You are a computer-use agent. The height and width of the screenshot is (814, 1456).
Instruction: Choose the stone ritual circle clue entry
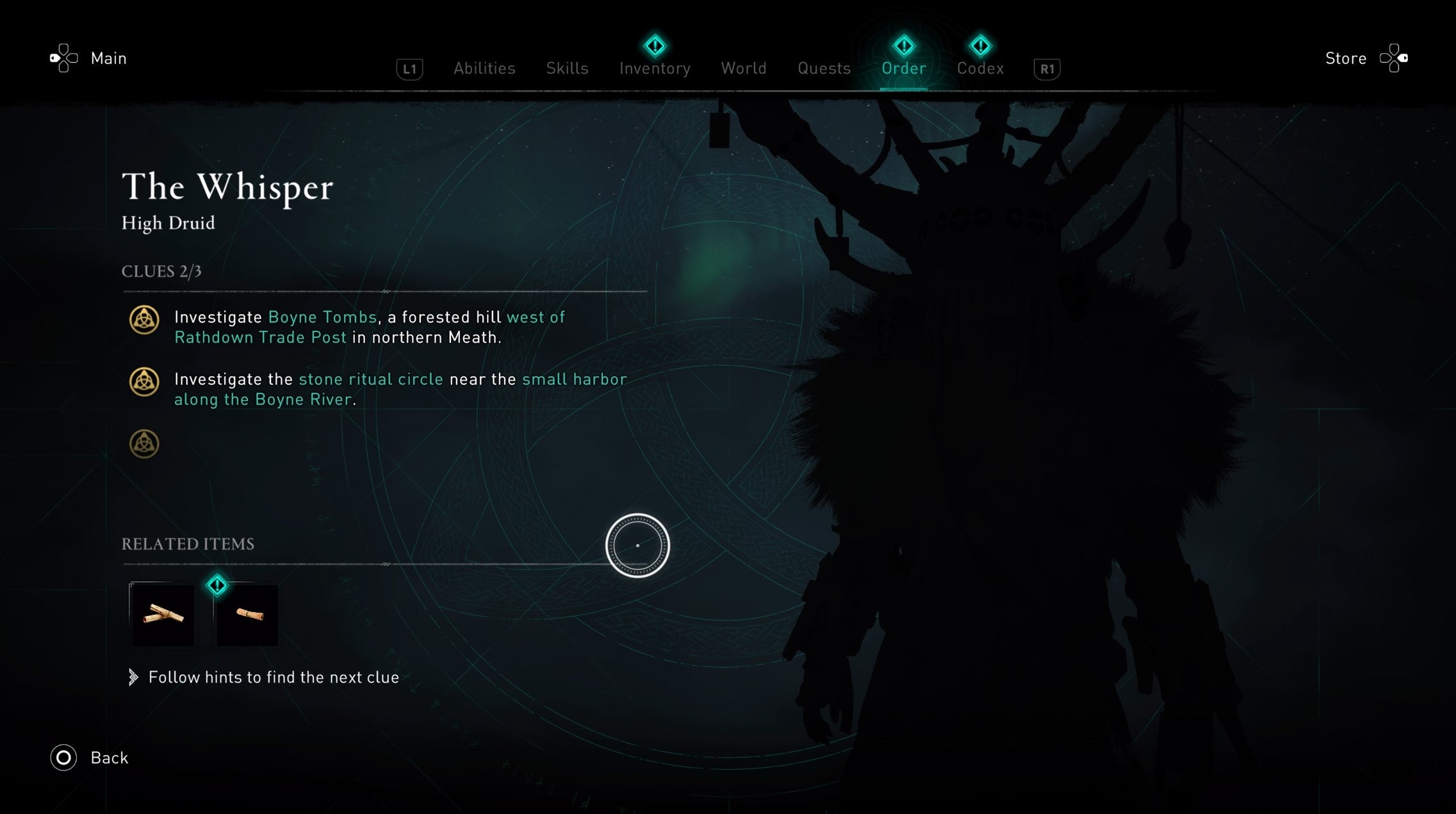(400, 389)
